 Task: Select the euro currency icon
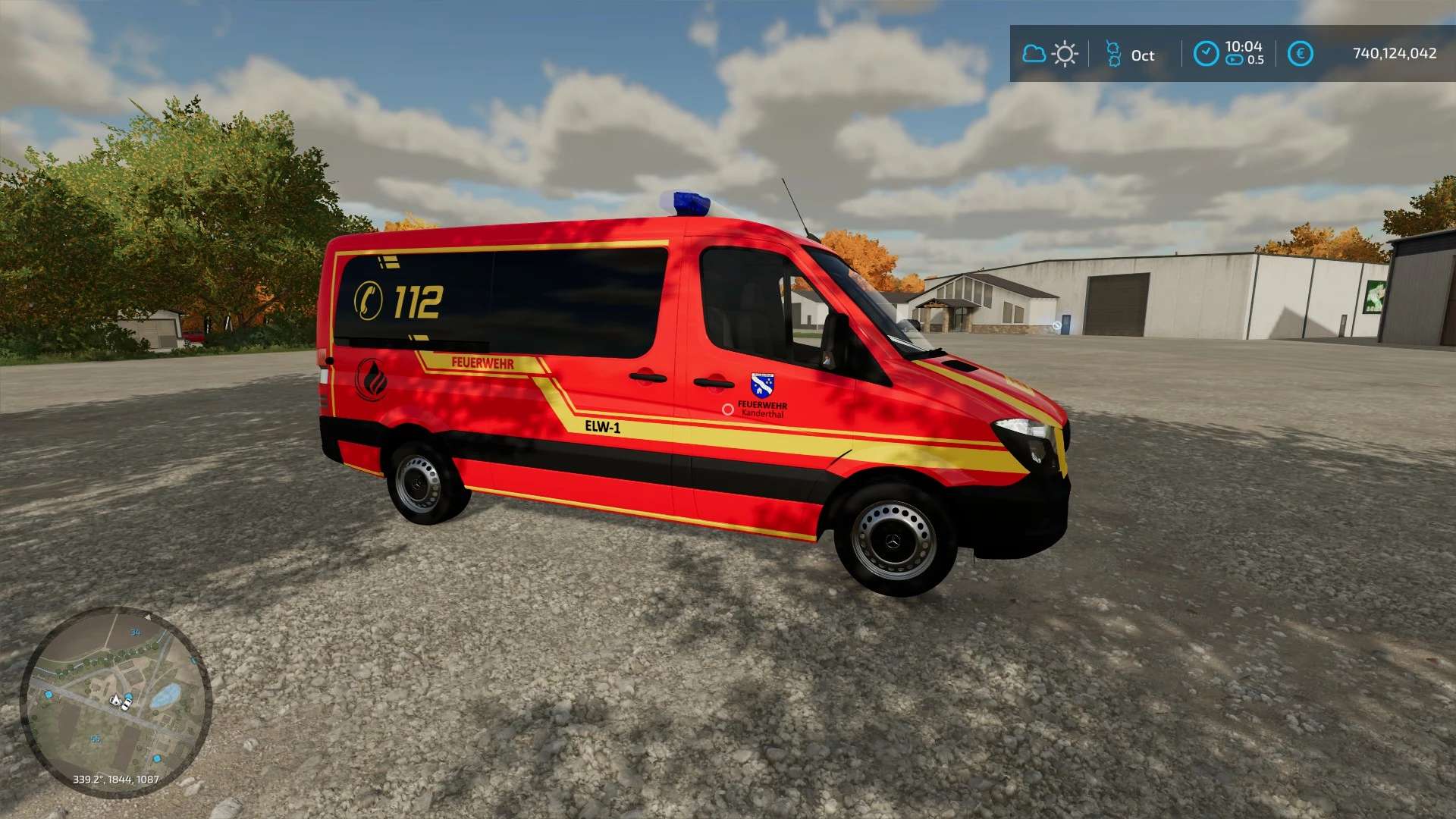click(x=1300, y=54)
